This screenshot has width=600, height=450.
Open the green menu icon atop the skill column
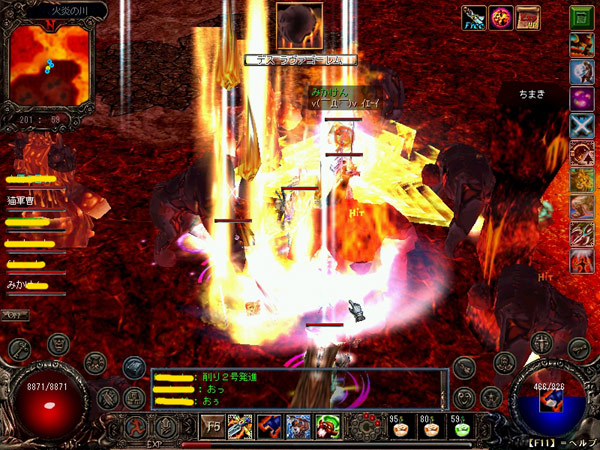pyautogui.click(x=579, y=17)
